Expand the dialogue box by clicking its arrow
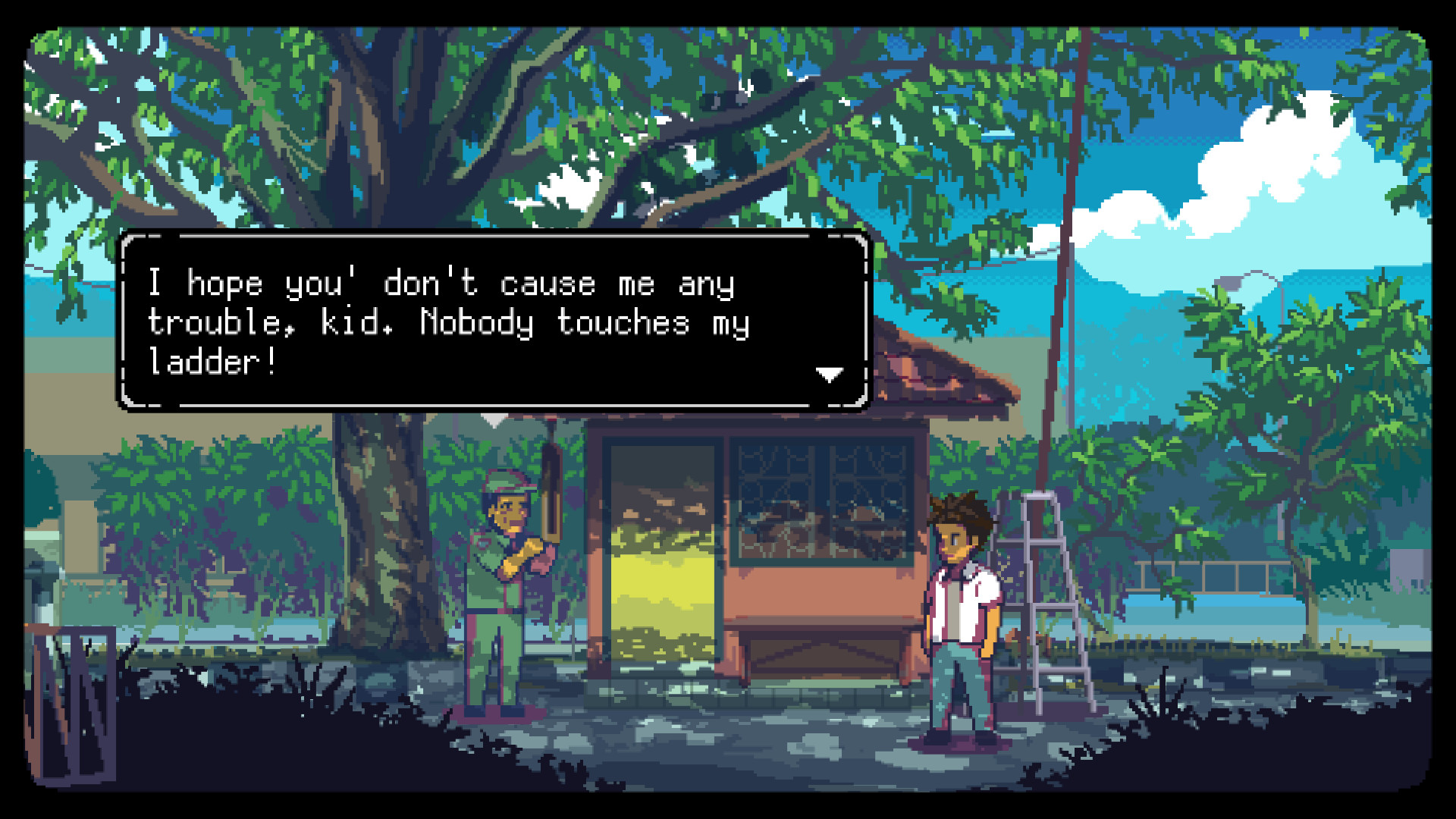1456x819 pixels. tap(830, 373)
